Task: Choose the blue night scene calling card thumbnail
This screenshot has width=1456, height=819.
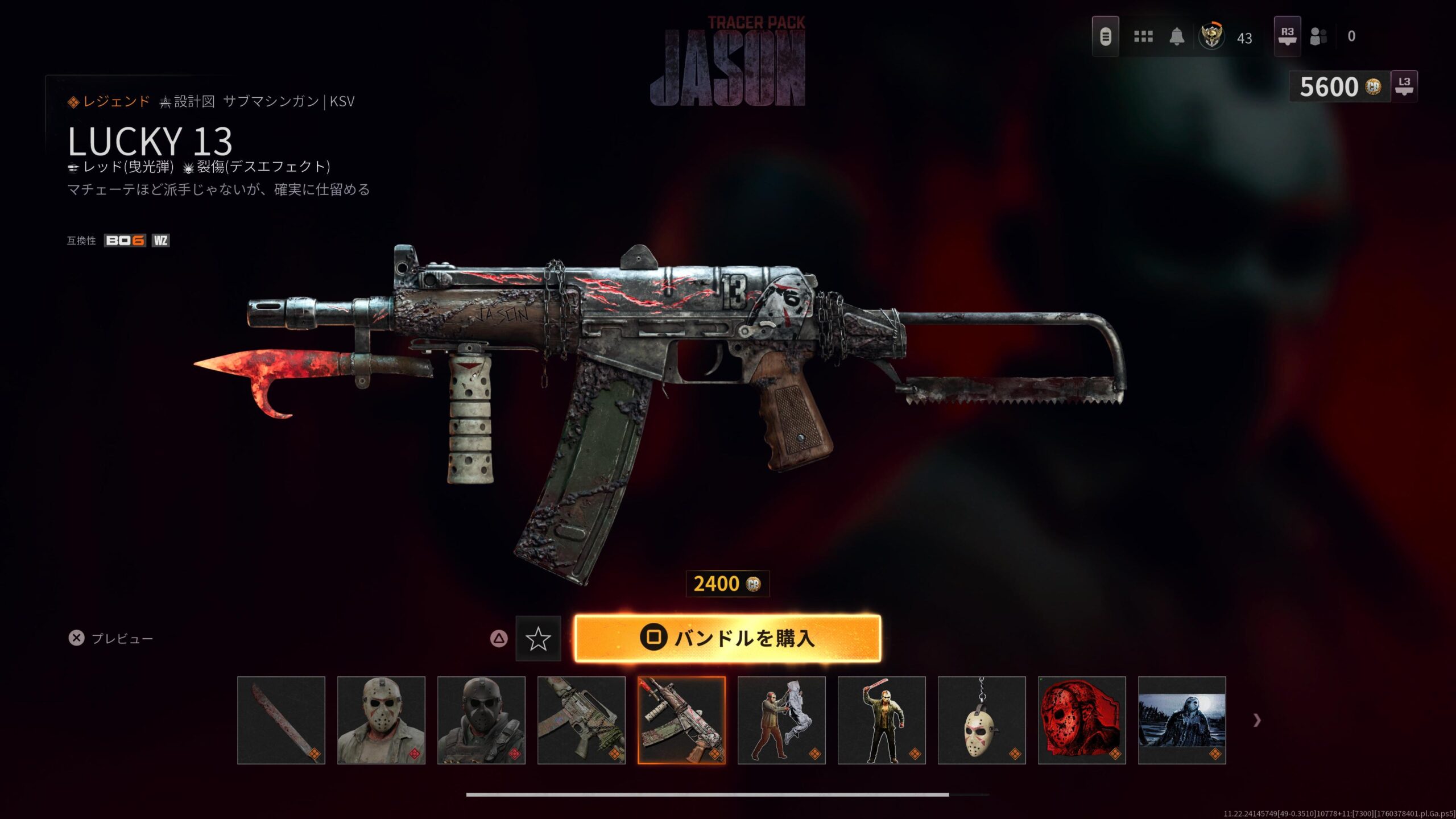Action: (x=1182, y=720)
